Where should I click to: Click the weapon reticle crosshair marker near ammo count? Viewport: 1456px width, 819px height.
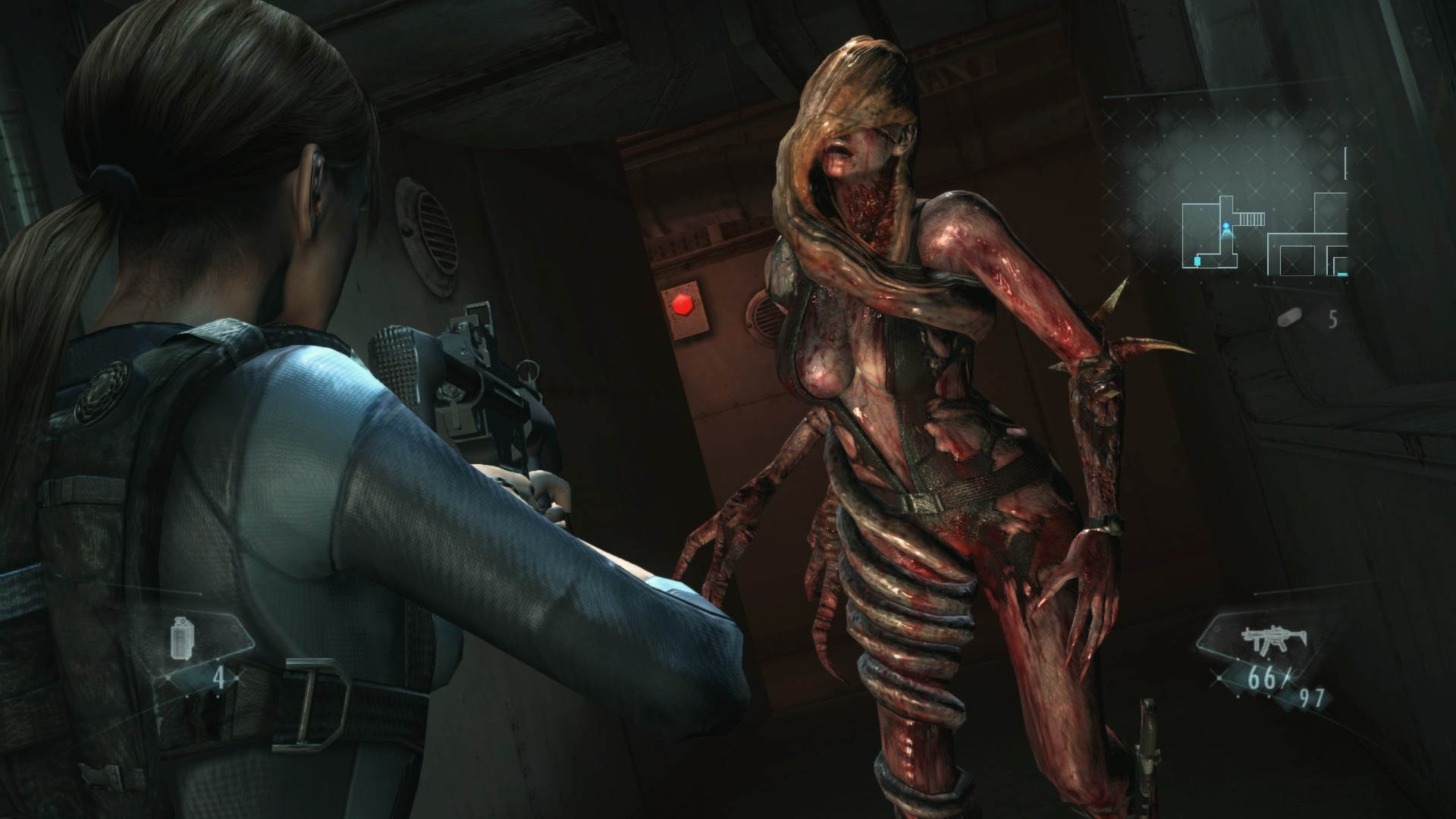[1219, 678]
